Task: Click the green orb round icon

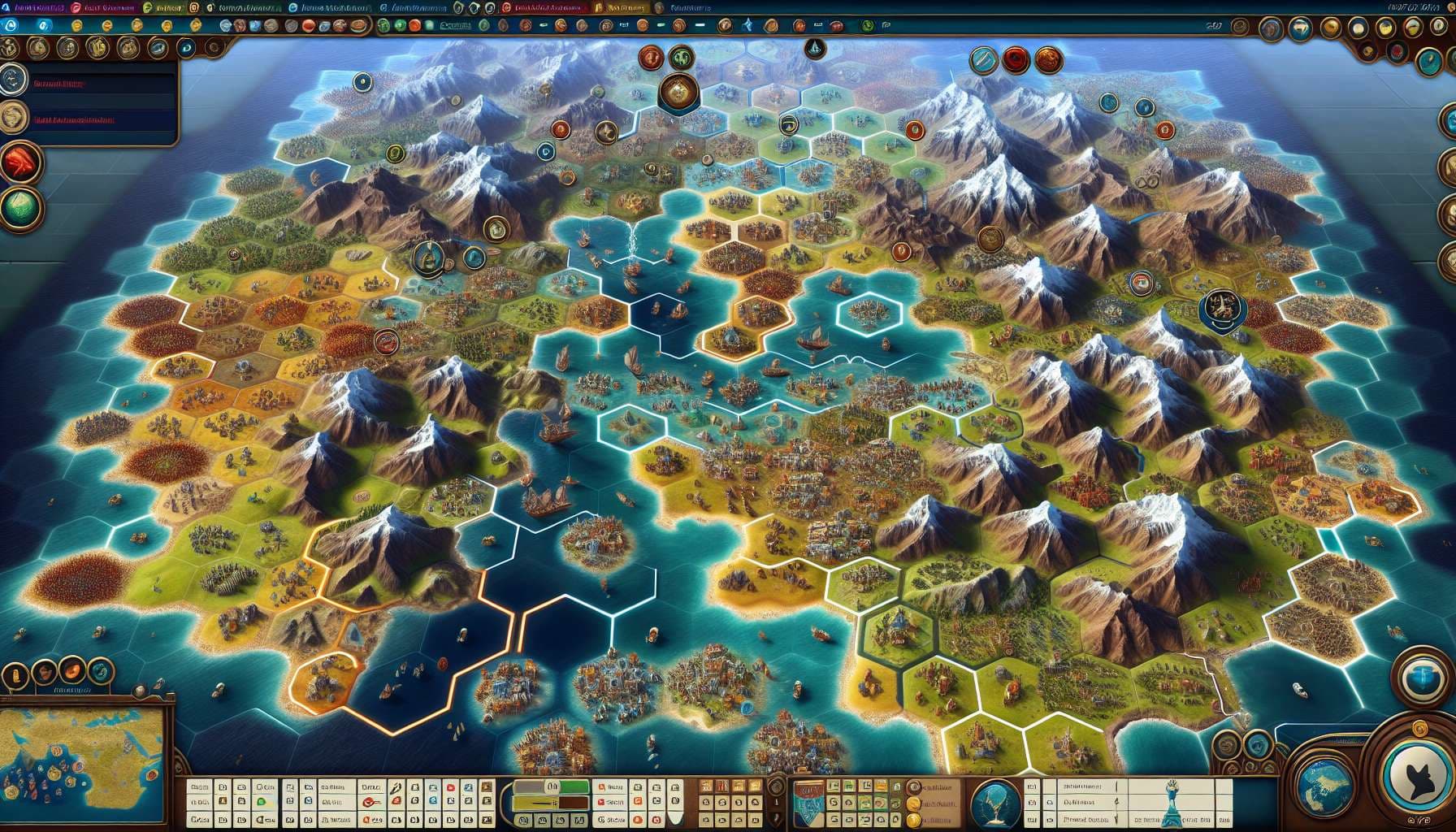Action: 21,206
